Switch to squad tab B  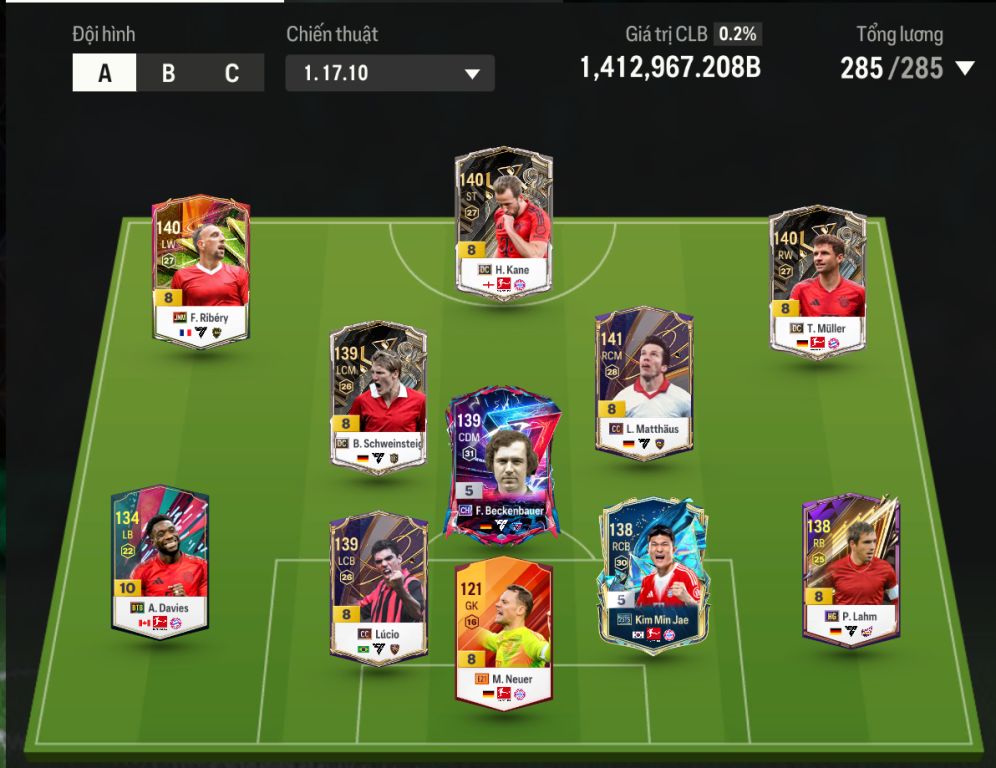point(168,73)
